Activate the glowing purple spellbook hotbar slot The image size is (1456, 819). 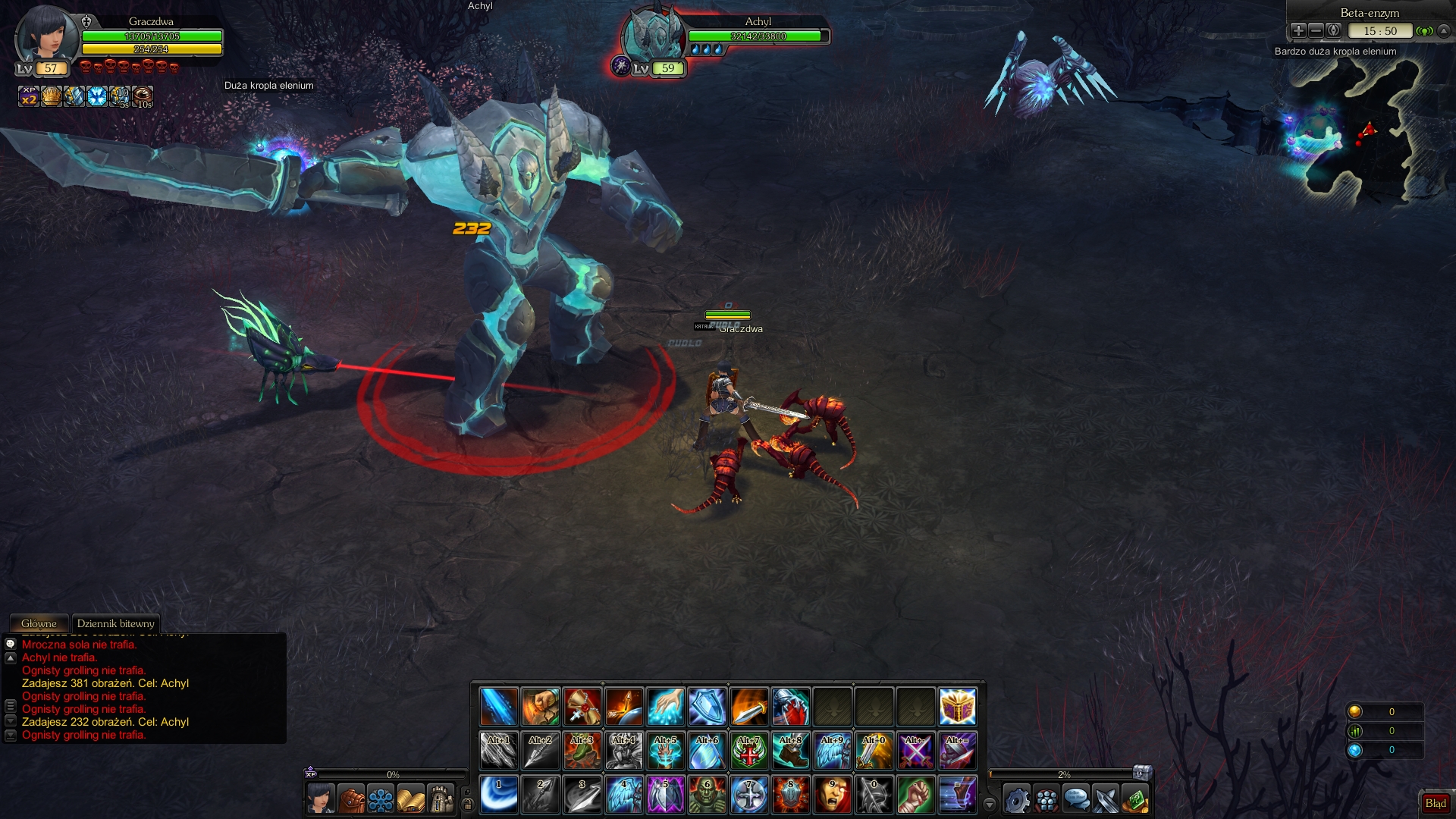(x=957, y=707)
